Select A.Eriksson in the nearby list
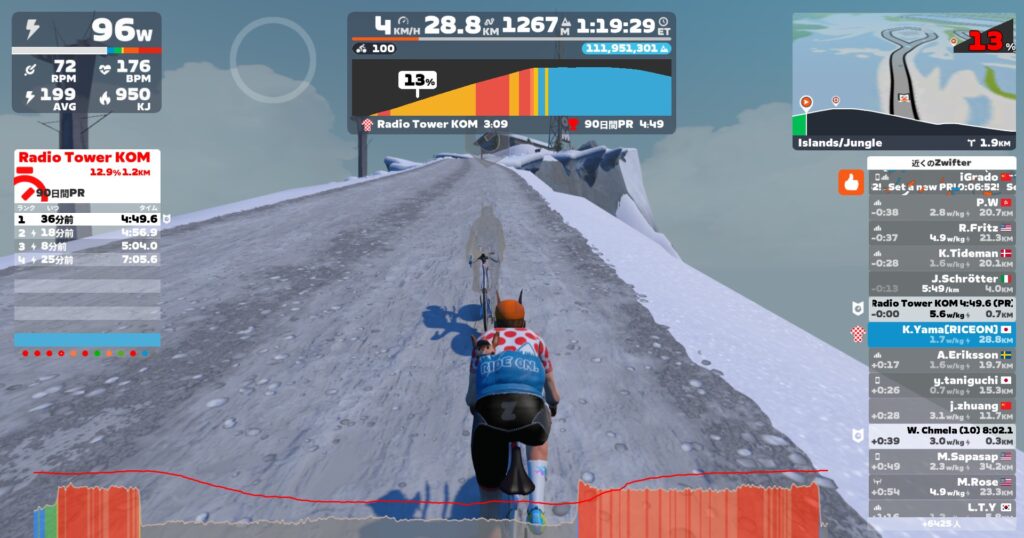The height and width of the screenshot is (538, 1024). (940, 359)
